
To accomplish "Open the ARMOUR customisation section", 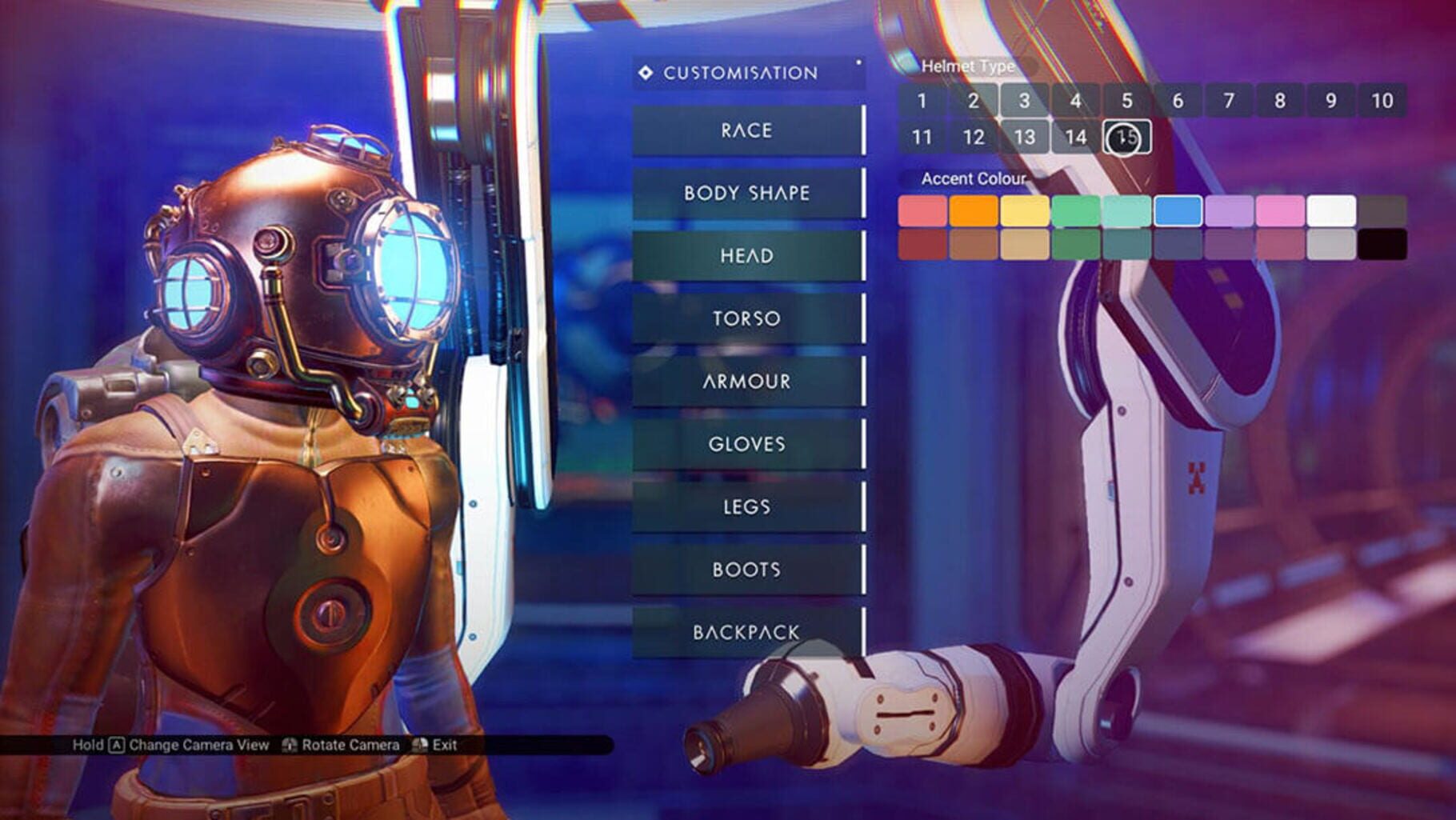I will point(748,381).
